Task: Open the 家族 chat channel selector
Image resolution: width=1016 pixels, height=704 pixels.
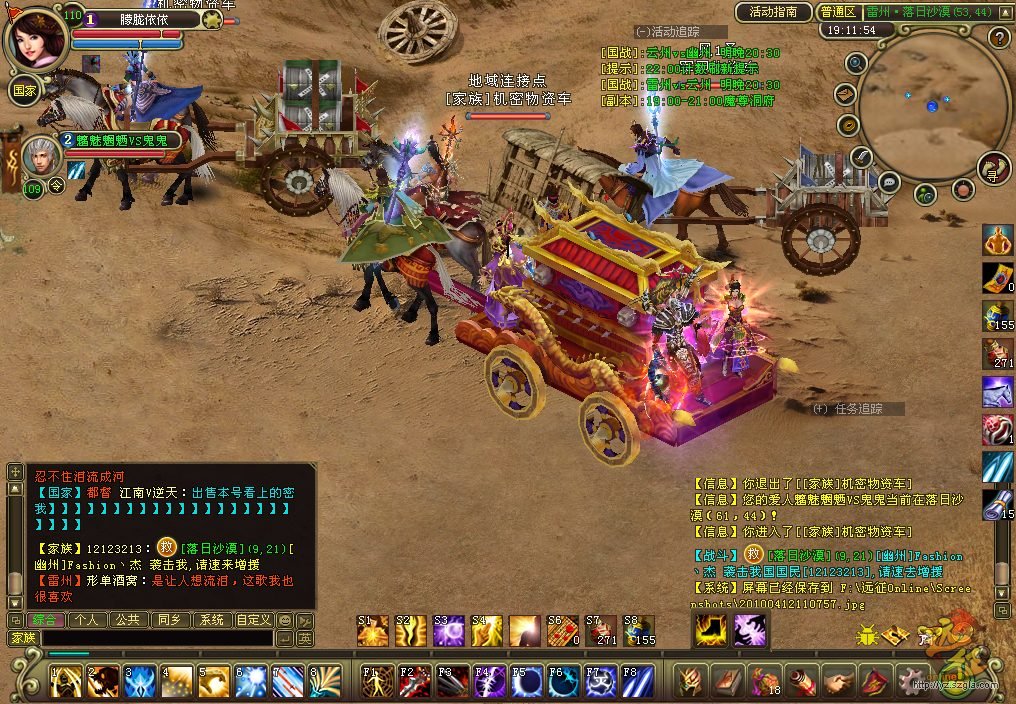Action: (x=22, y=638)
